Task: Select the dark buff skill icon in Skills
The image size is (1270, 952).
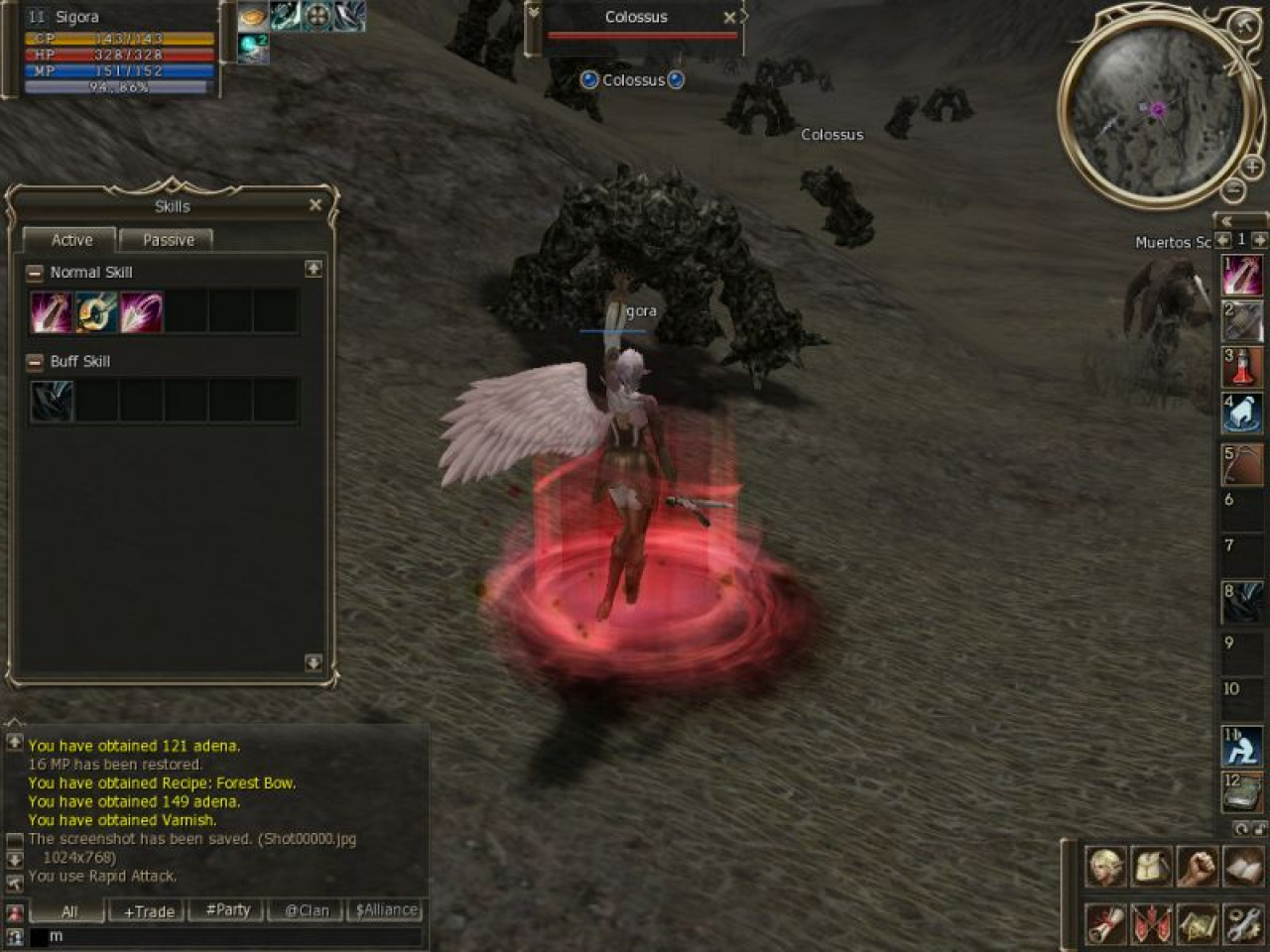Action: click(x=52, y=402)
